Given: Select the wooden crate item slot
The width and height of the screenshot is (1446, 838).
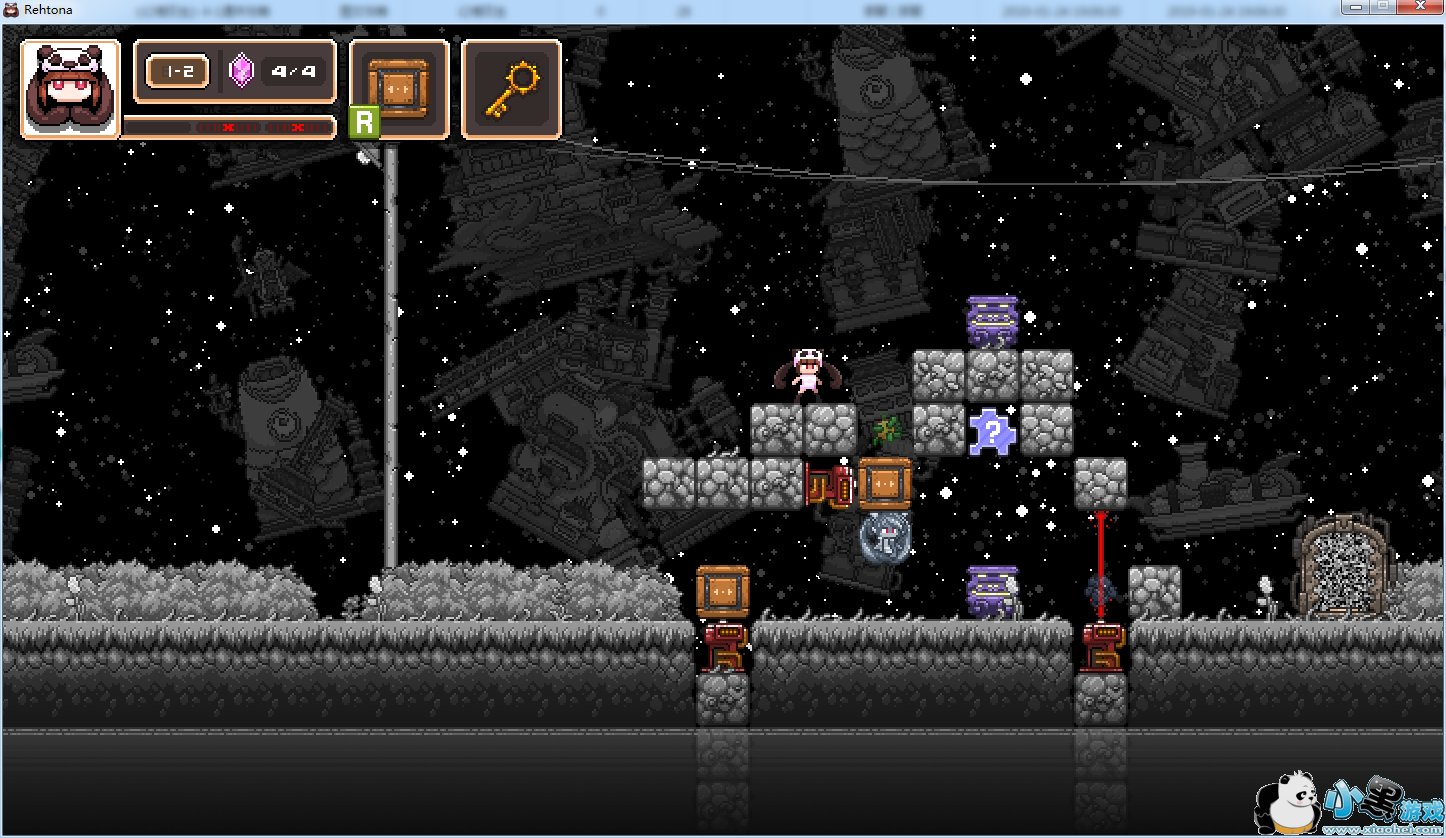Looking at the screenshot, I should [x=398, y=89].
